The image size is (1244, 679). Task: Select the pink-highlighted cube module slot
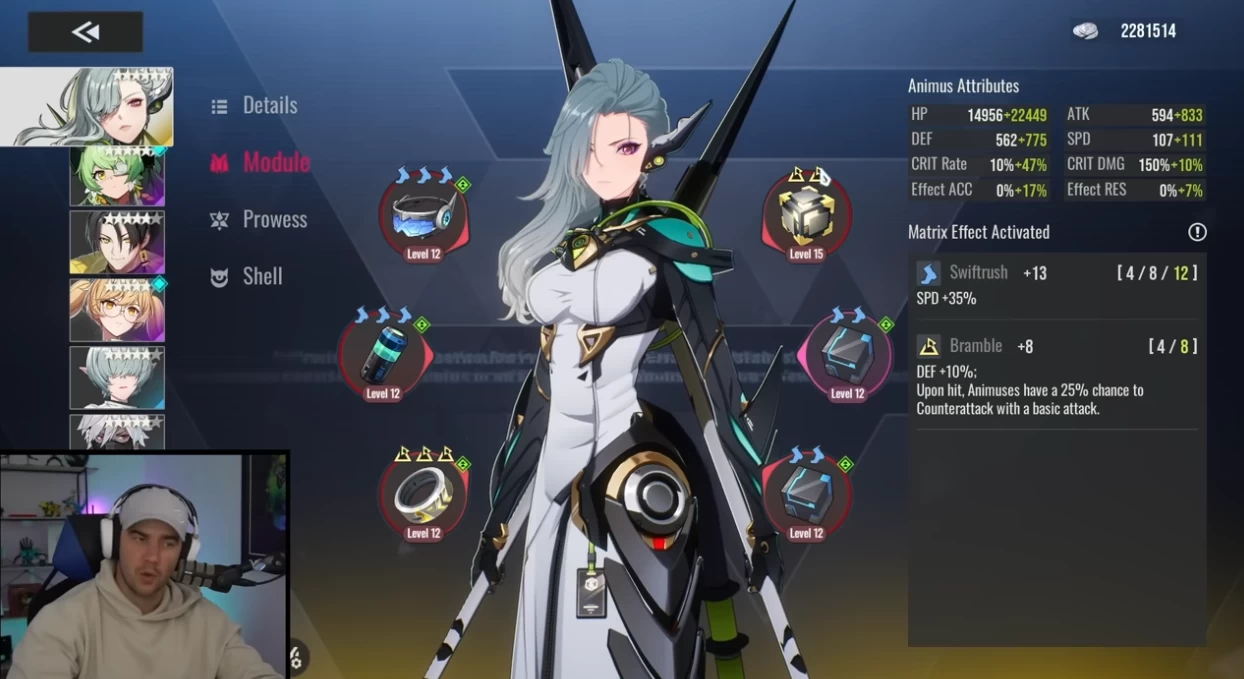847,355
